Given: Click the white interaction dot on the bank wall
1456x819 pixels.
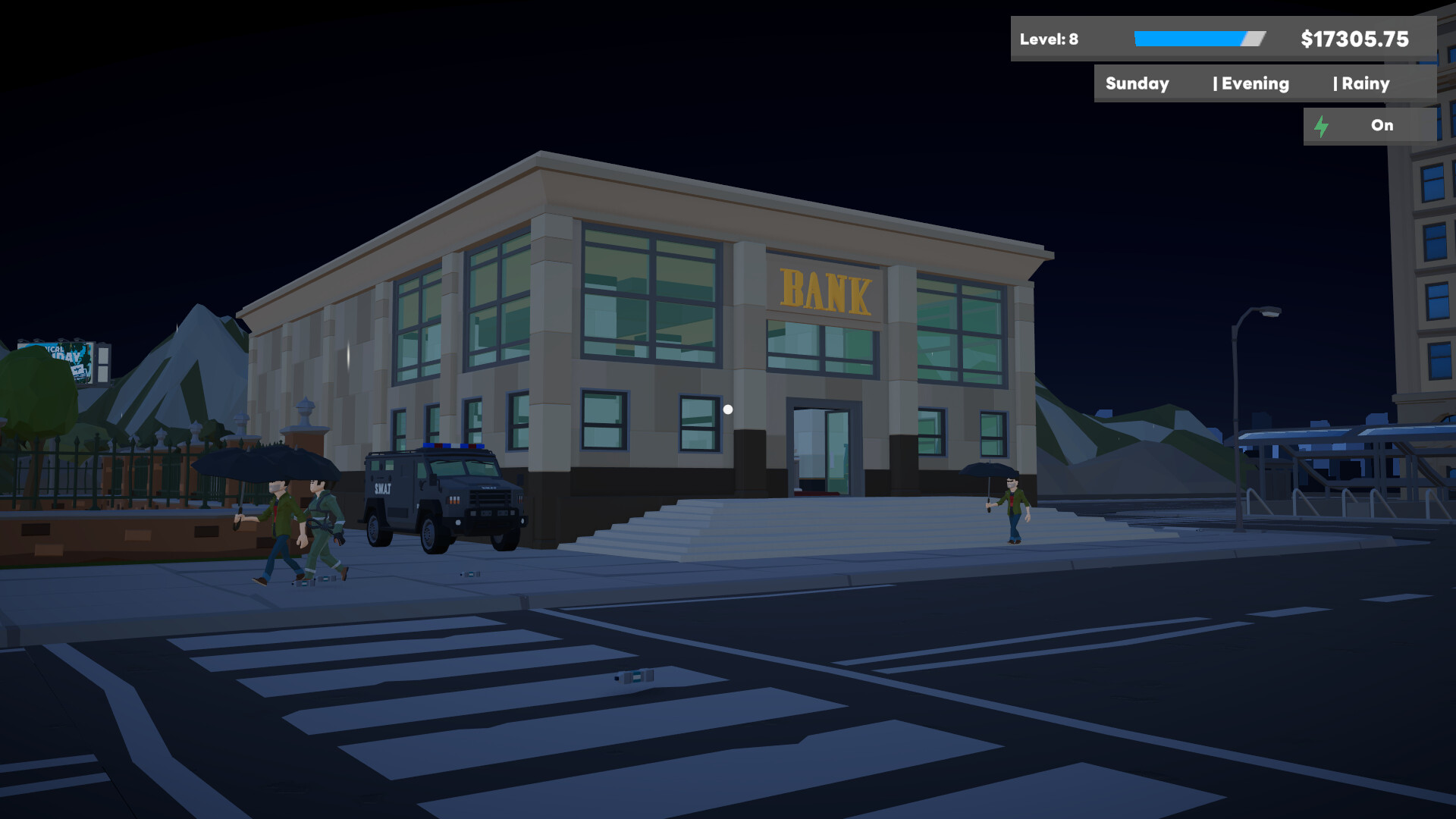Looking at the screenshot, I should point(728,408).
